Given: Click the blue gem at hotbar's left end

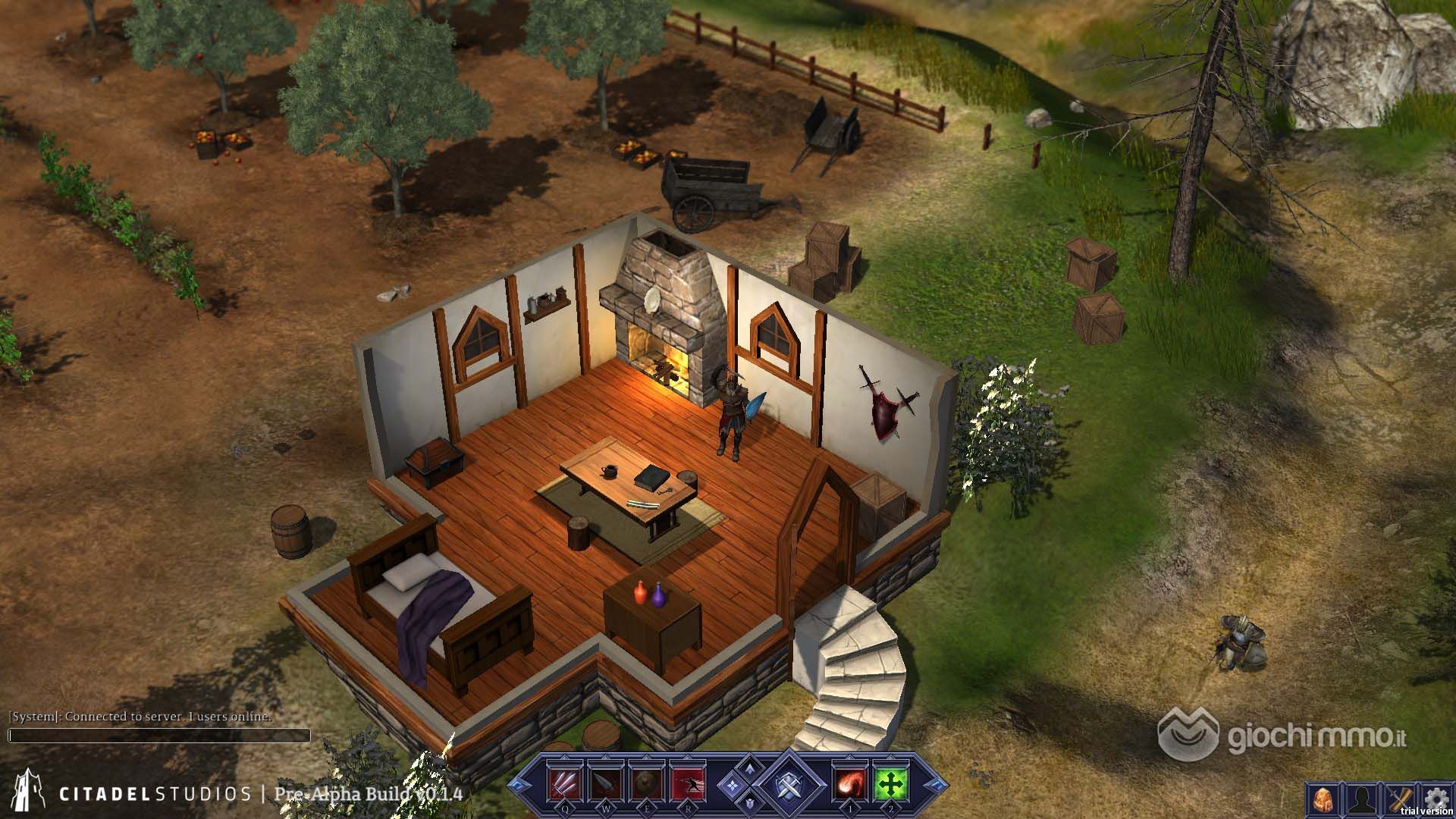Looking at the screenshot, I should pyautogui.click(x=519, y=783).
